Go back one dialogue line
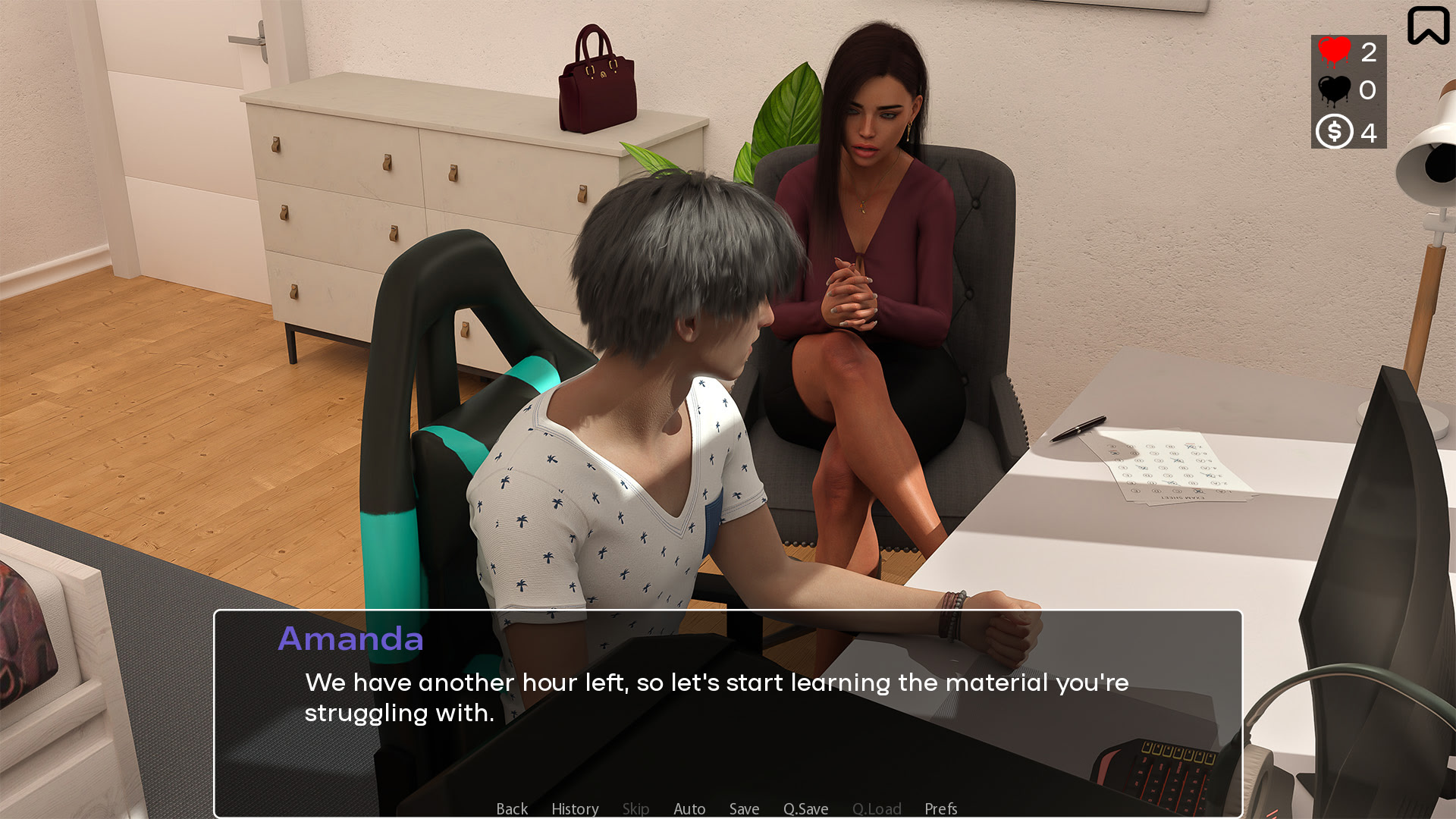 (x=512, y=808)
